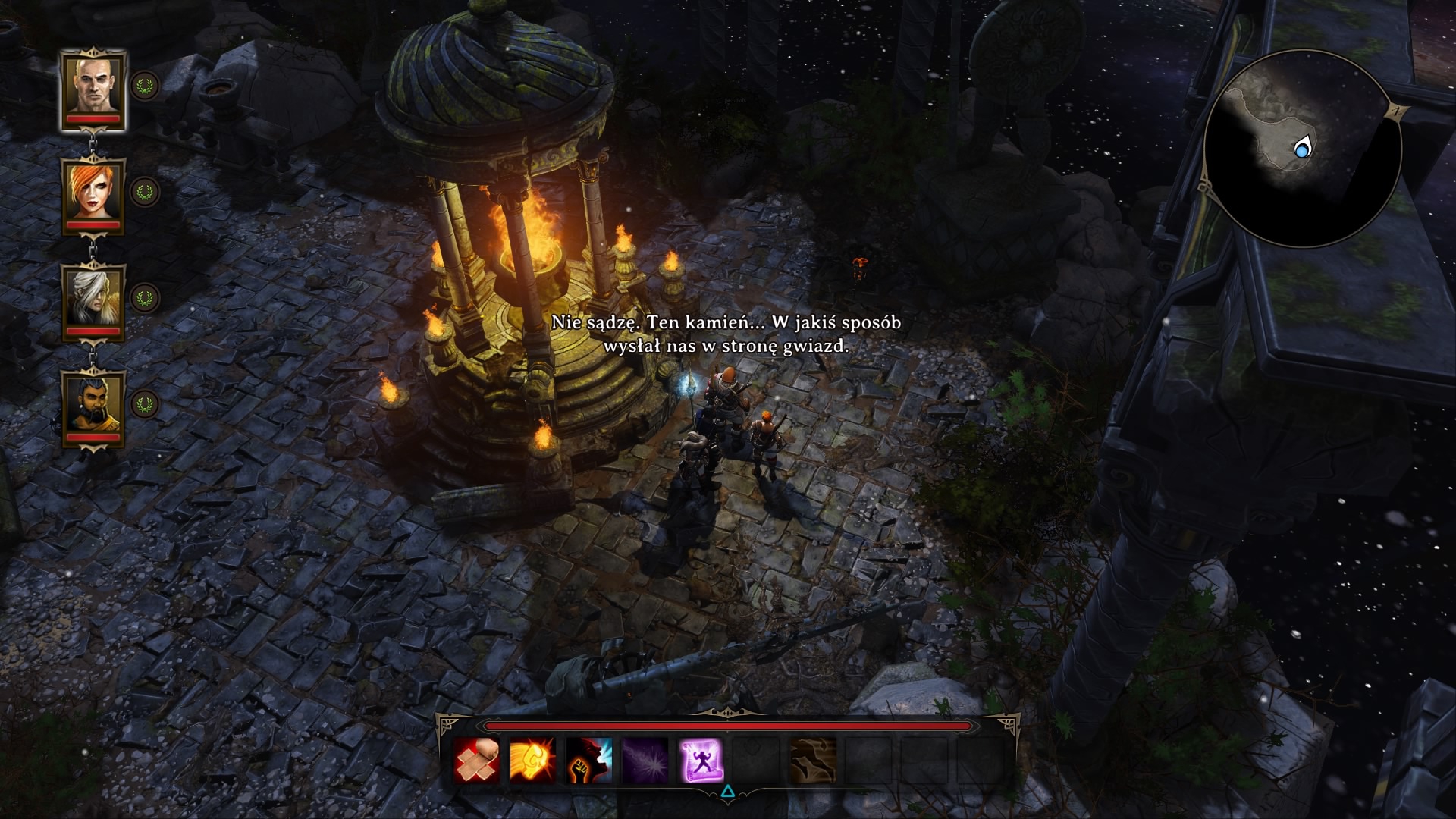Activate the flaming fist skill
Screen dimensions: 1456x819
[x=532, y=761]
